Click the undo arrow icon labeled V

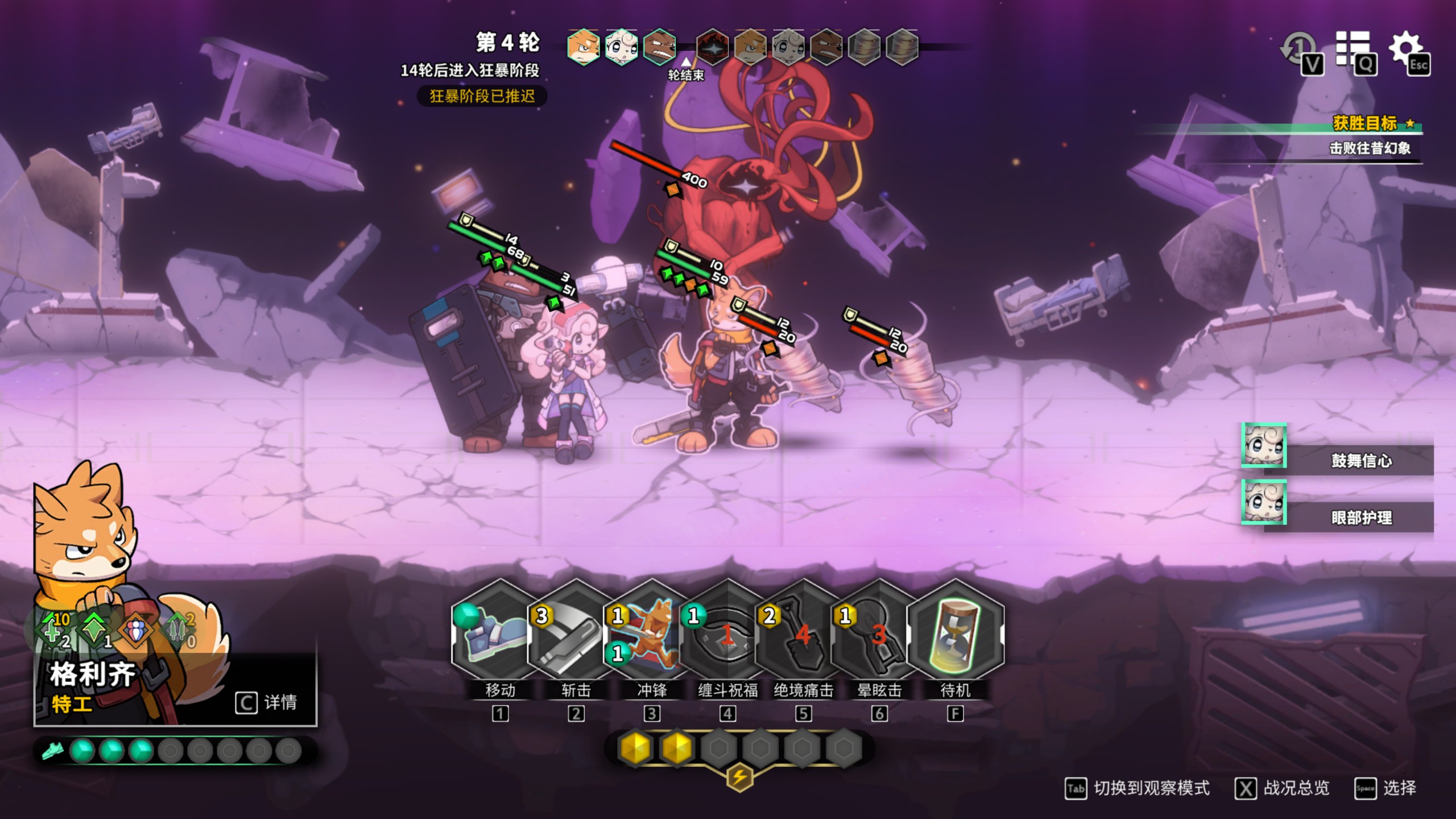pos(1300,51)
